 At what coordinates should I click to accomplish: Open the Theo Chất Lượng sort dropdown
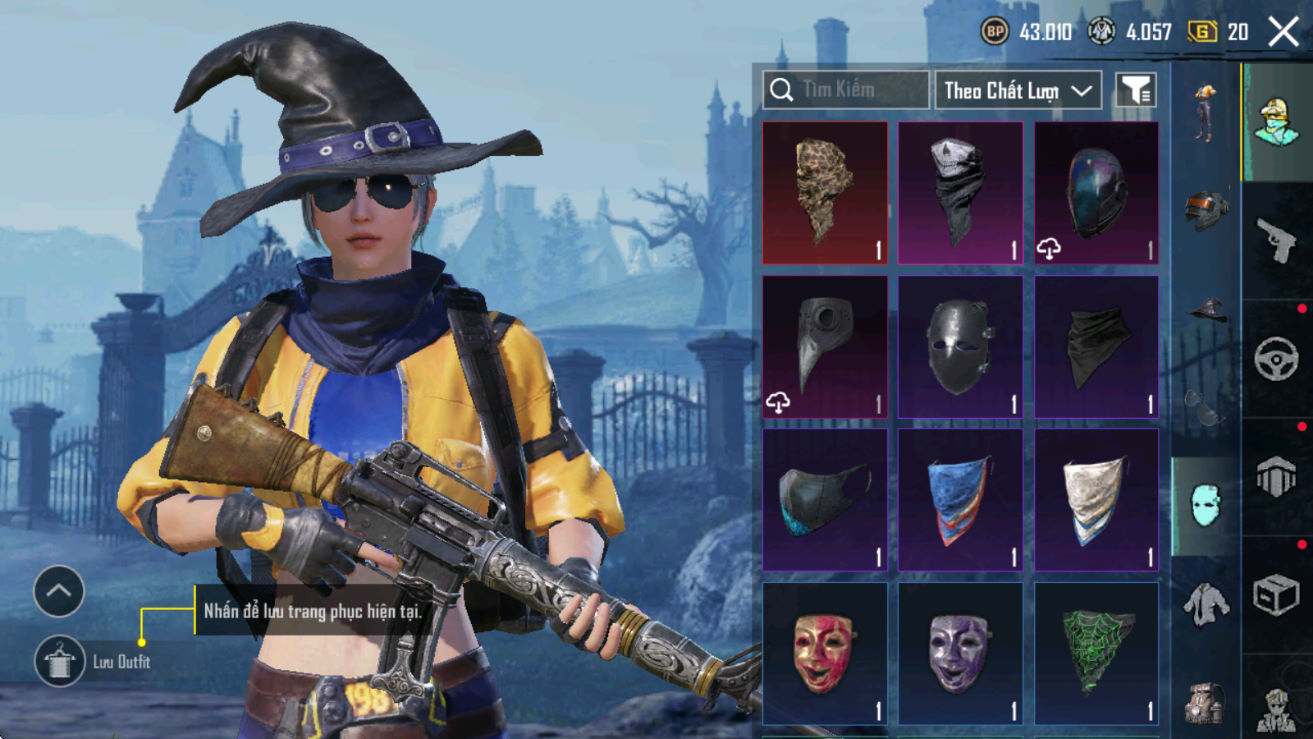click(x=1017, y=91)
